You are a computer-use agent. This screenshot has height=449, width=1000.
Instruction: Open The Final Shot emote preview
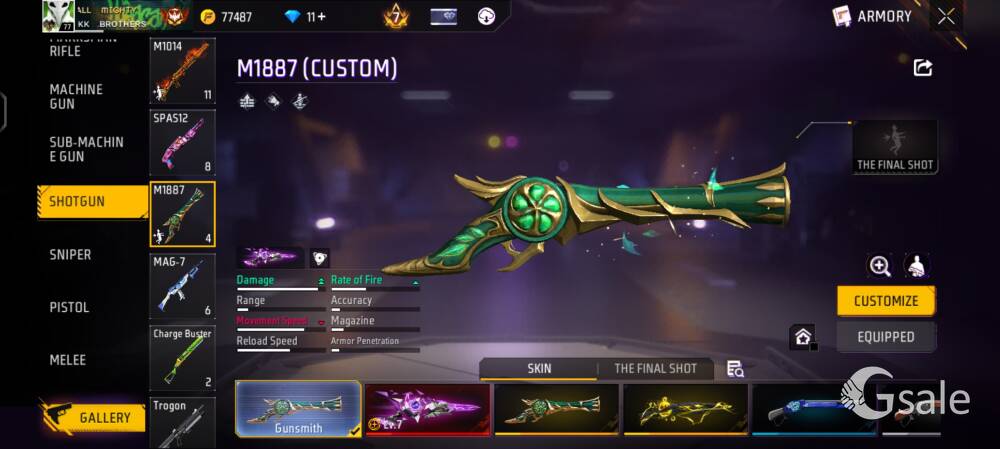pos(895,147)
